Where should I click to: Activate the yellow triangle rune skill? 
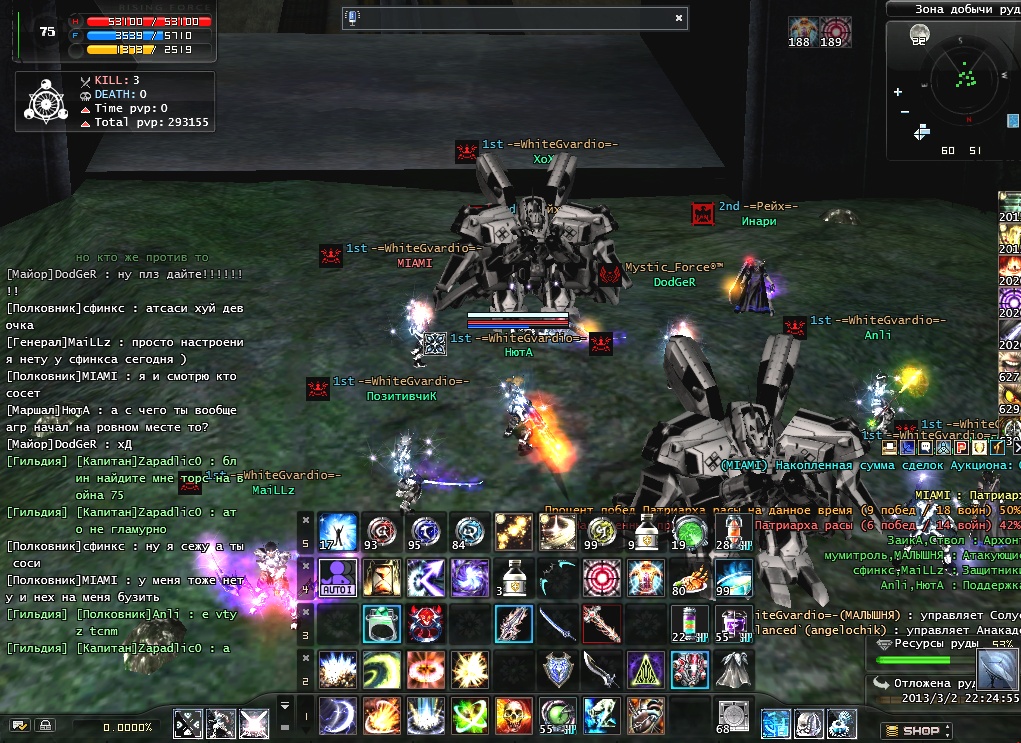(645, 668)
